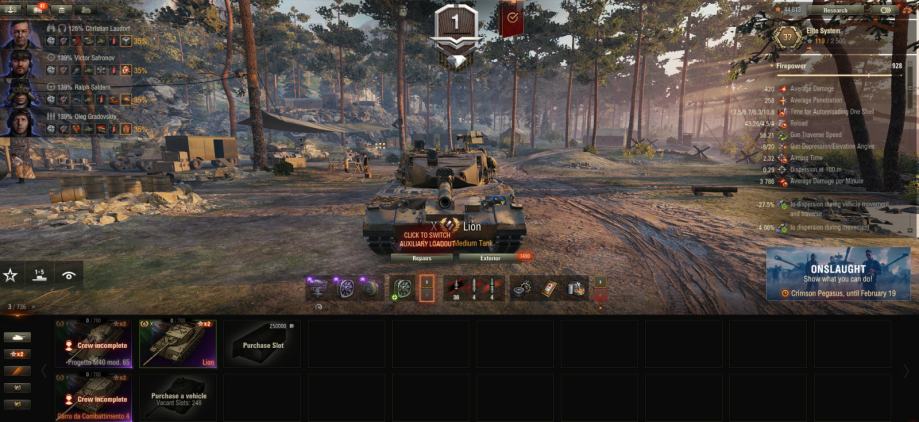This screenshot has height=422, width=919.
Task: Toggle the star favorites filter button
Action: 11,274
